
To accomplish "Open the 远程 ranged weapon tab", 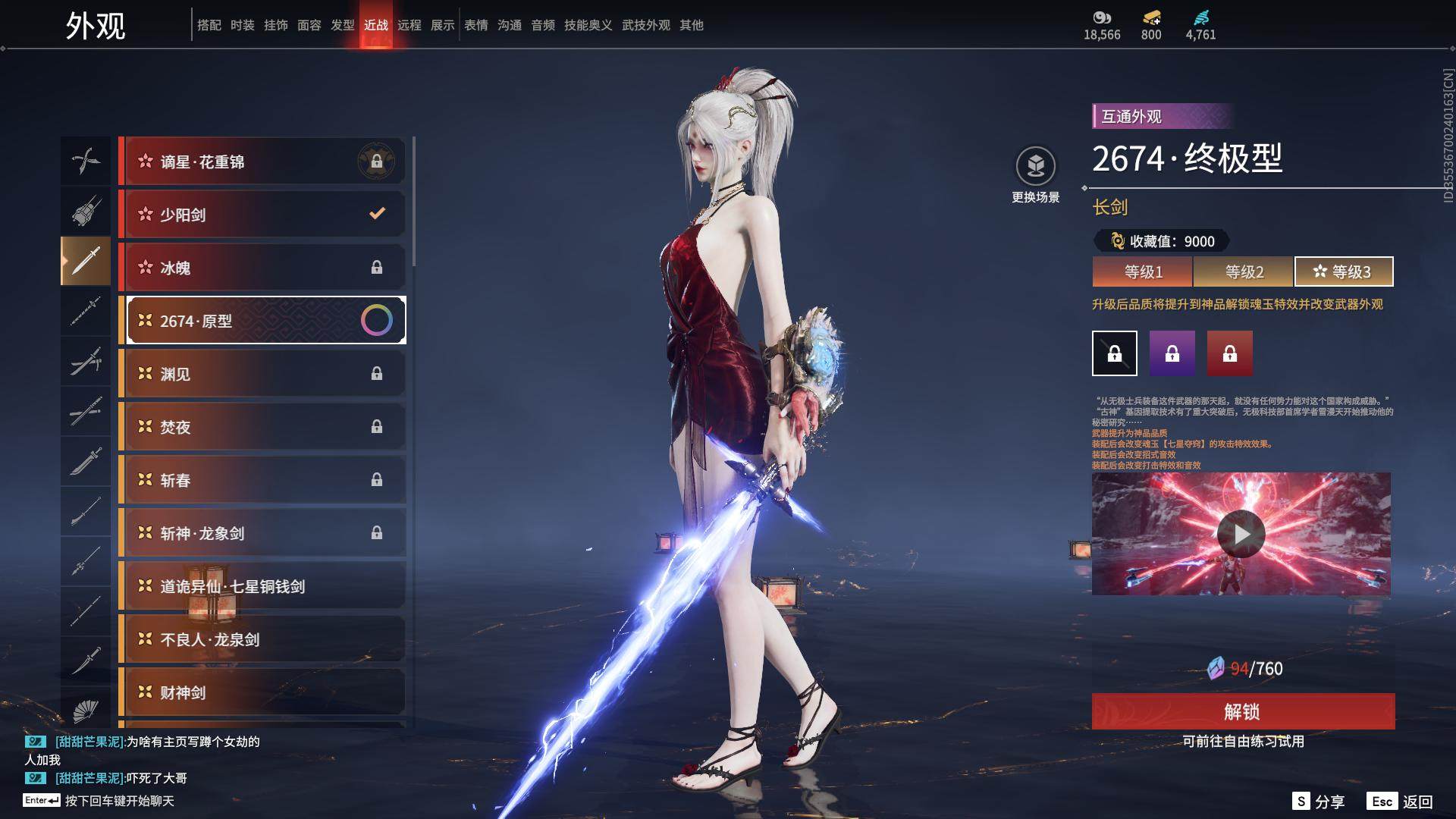I will click(x=409, y=25).
